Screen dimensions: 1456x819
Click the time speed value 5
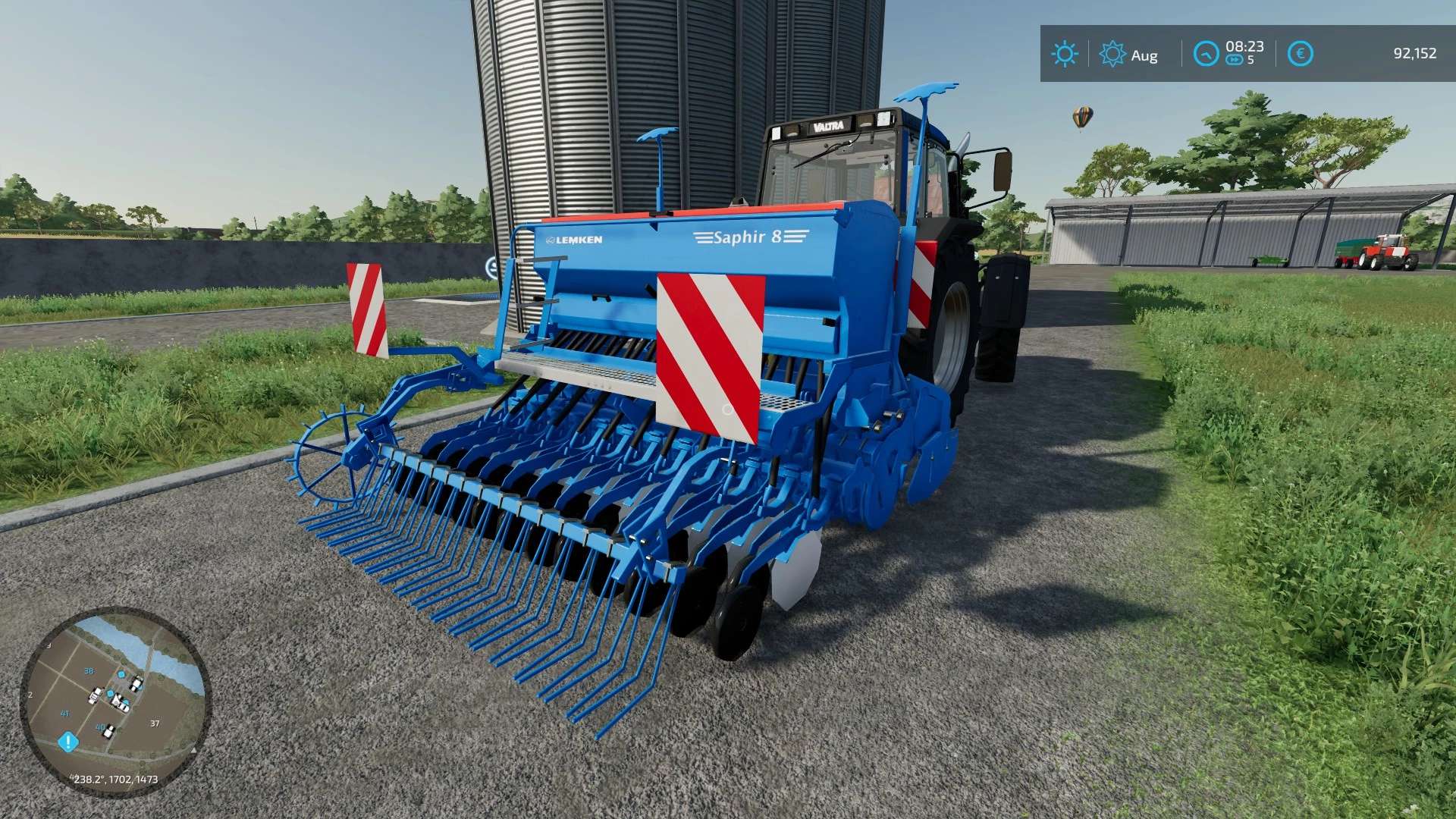(1250, 60)
